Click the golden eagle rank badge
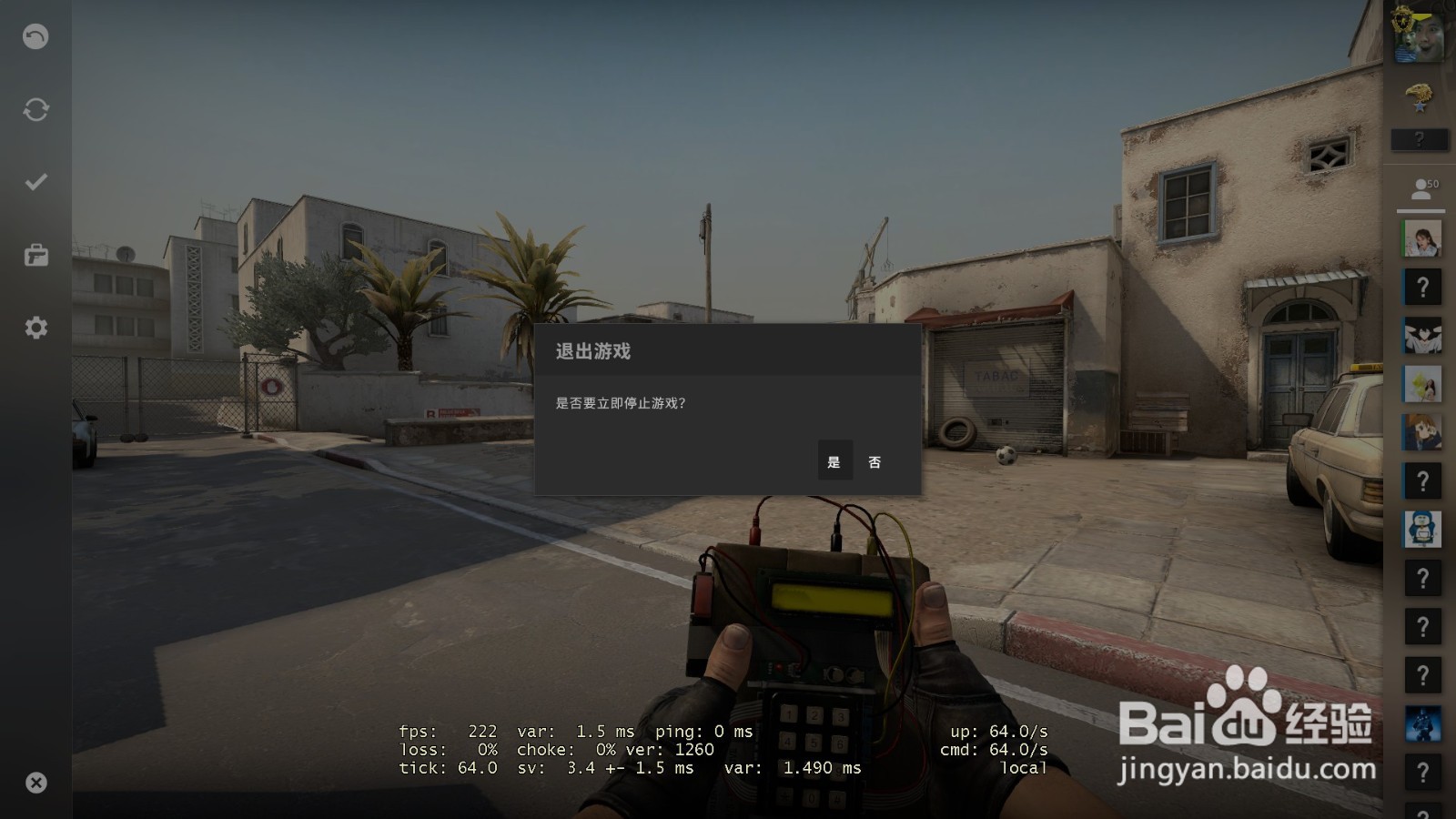 click(x=1421, y=91)
